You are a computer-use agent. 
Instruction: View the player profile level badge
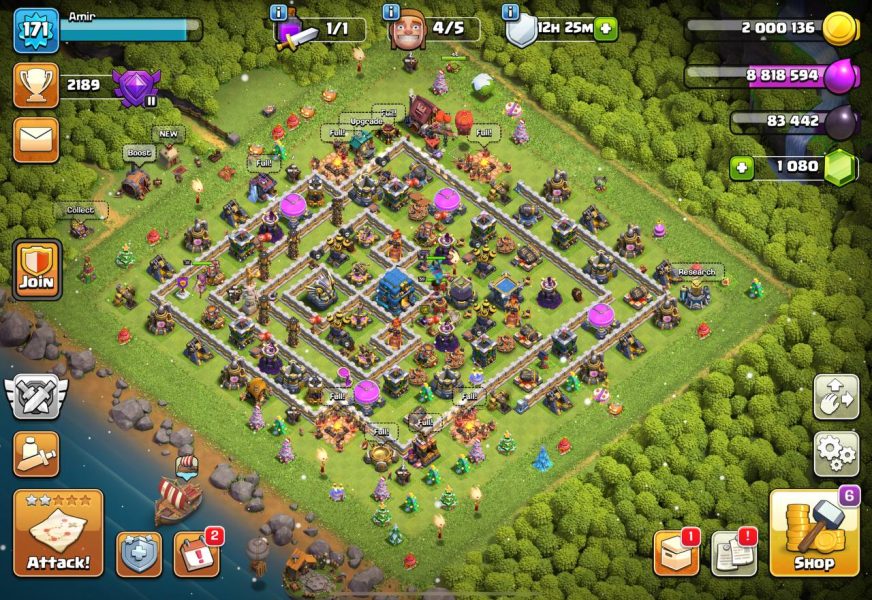pyautogui.click(x=36, y=30)
